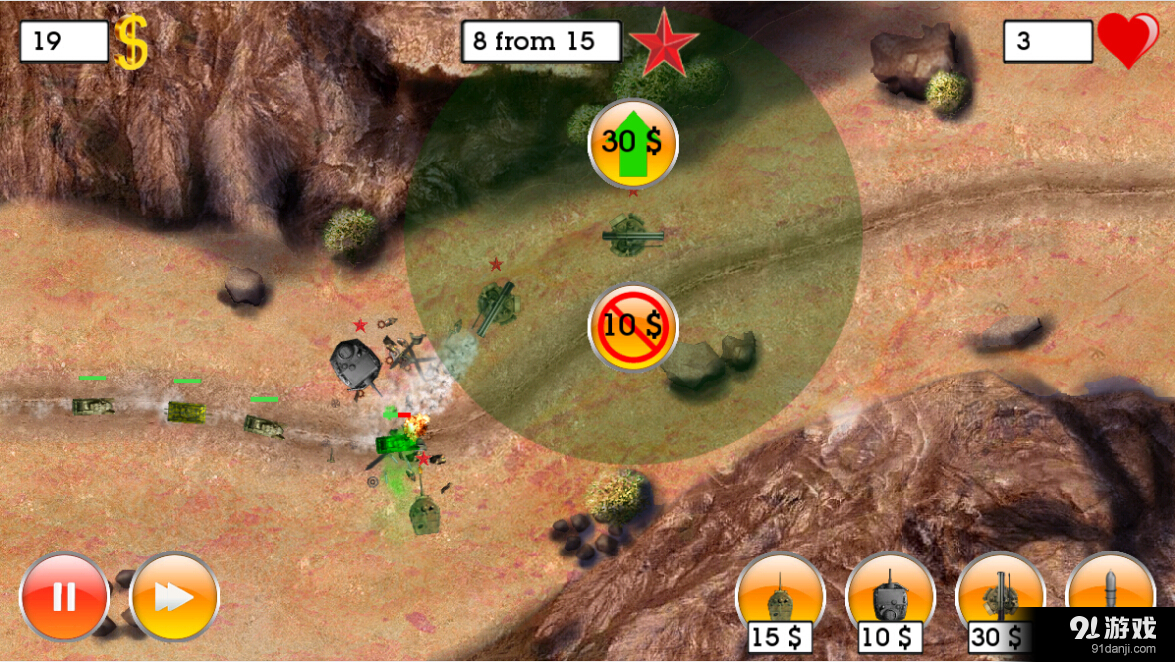Pause the game with the red button
Viewport: 1175px width, 662px height.
click(64, 597)
